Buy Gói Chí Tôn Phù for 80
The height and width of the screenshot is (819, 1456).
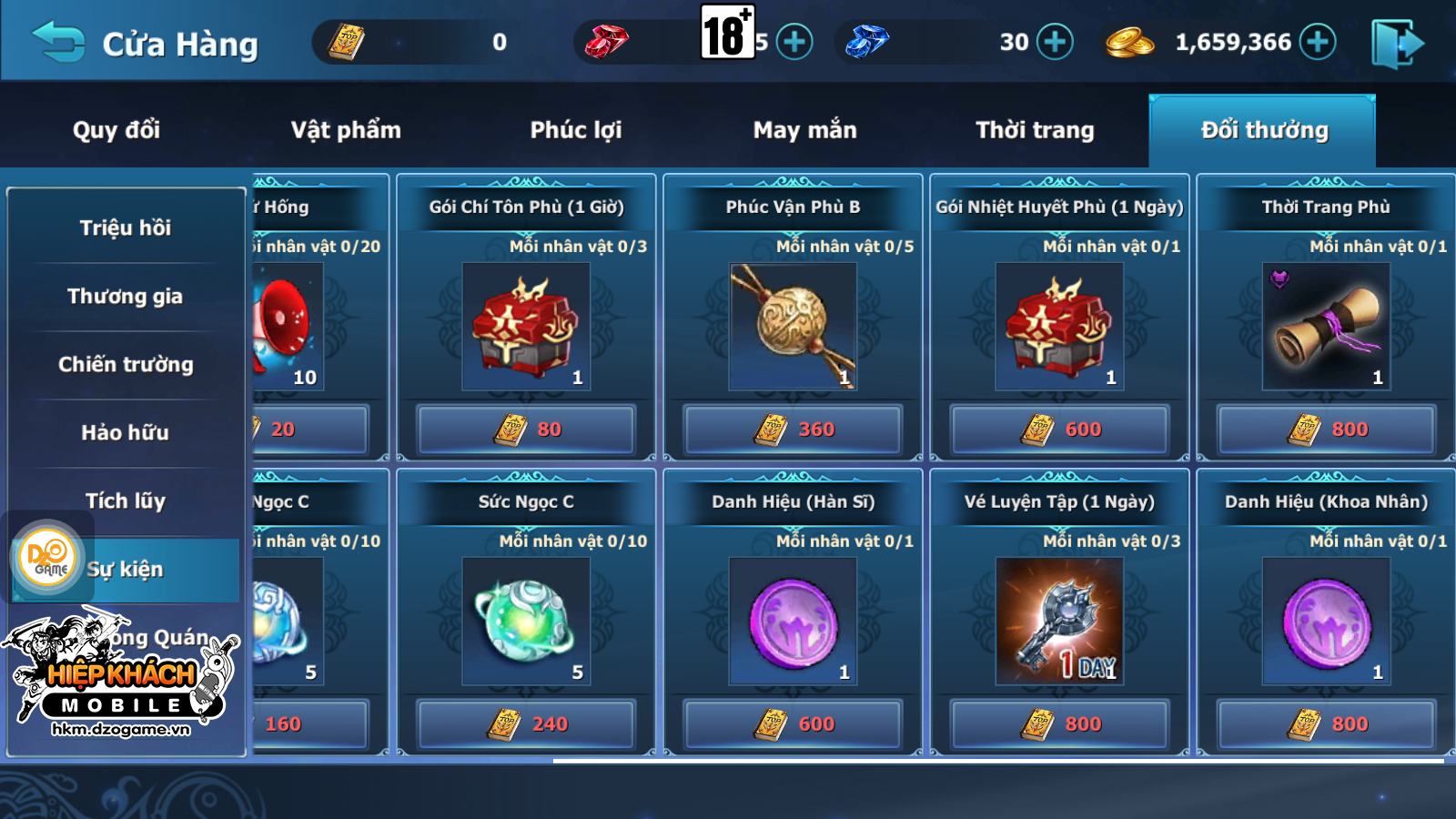pos(526,430)
